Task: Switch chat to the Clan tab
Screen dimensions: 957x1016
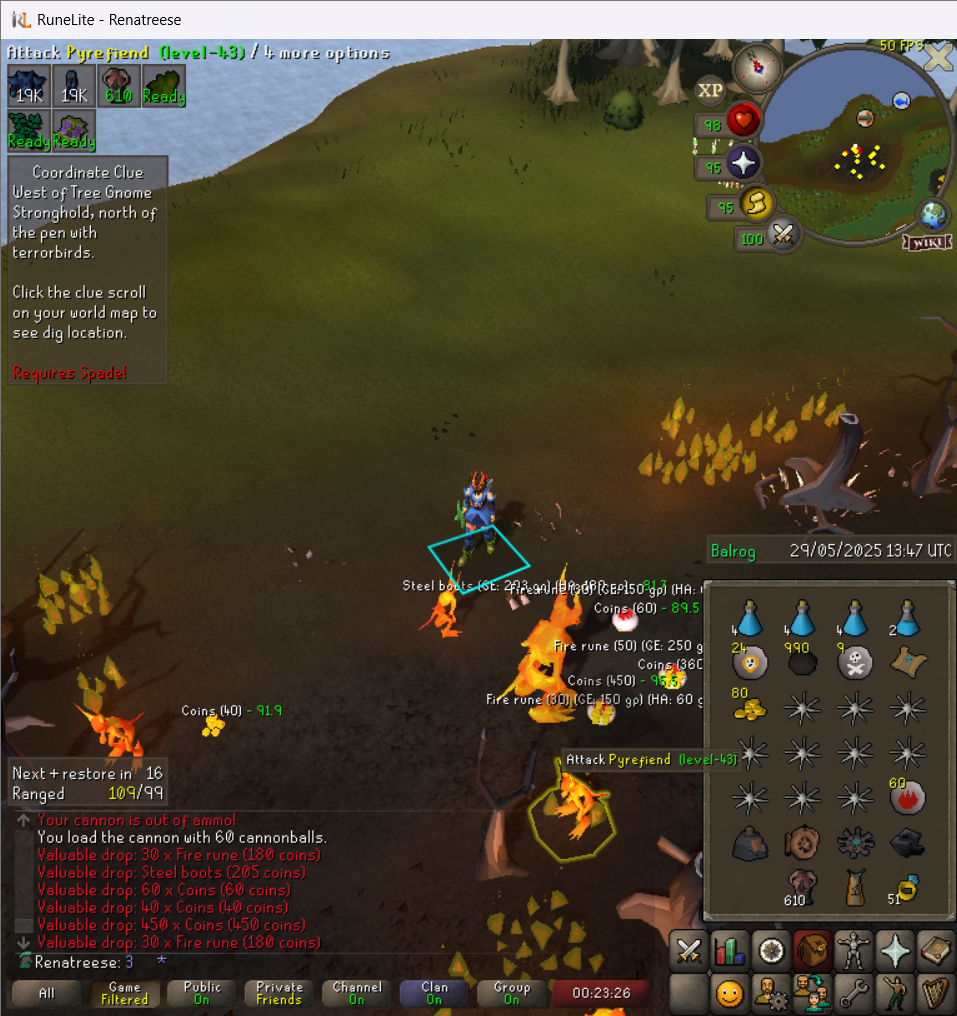Action: [x=434, y=993]
